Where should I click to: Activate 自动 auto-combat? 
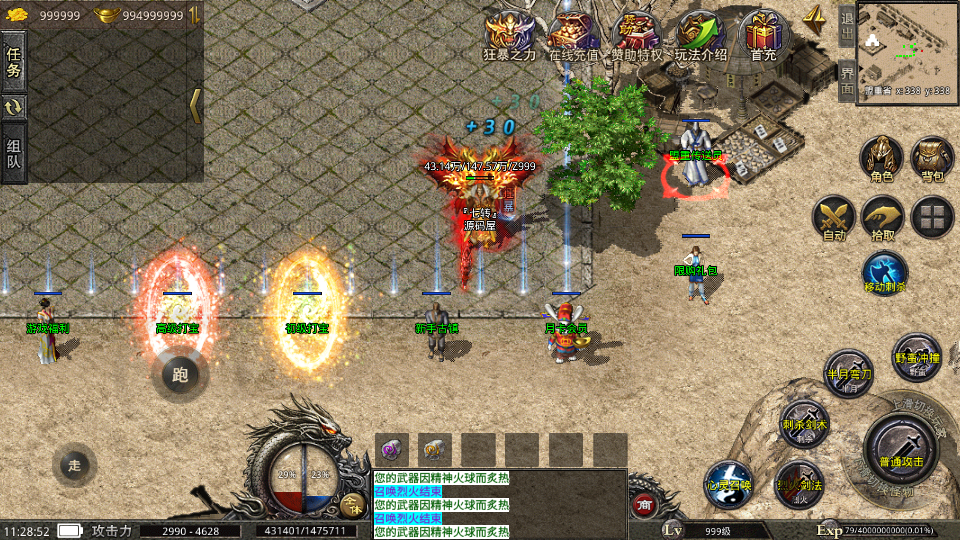(x=833, y=217)
